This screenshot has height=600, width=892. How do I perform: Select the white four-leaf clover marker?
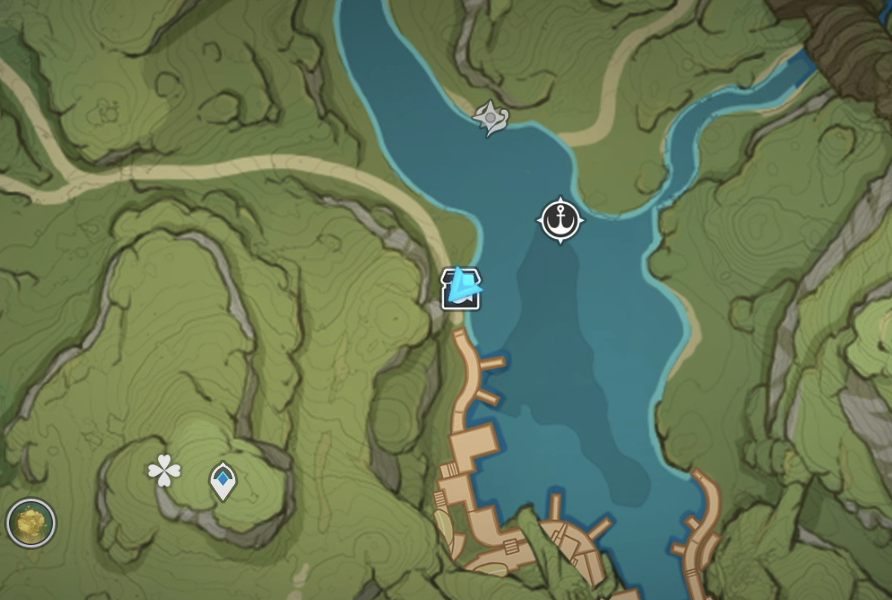pyautogui.click(x=164, y=470)
